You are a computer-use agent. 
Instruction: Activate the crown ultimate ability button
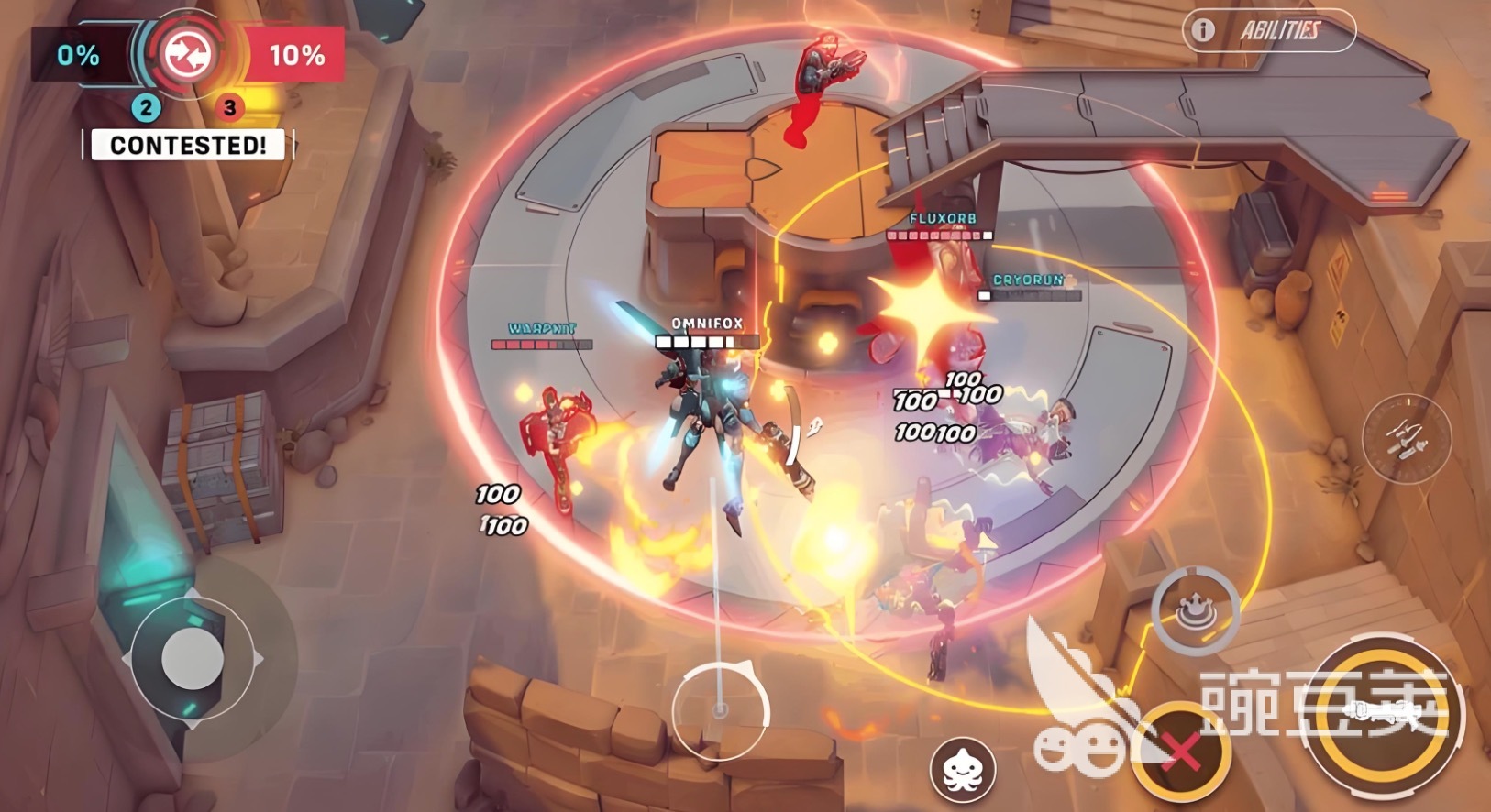point(1196,609)
